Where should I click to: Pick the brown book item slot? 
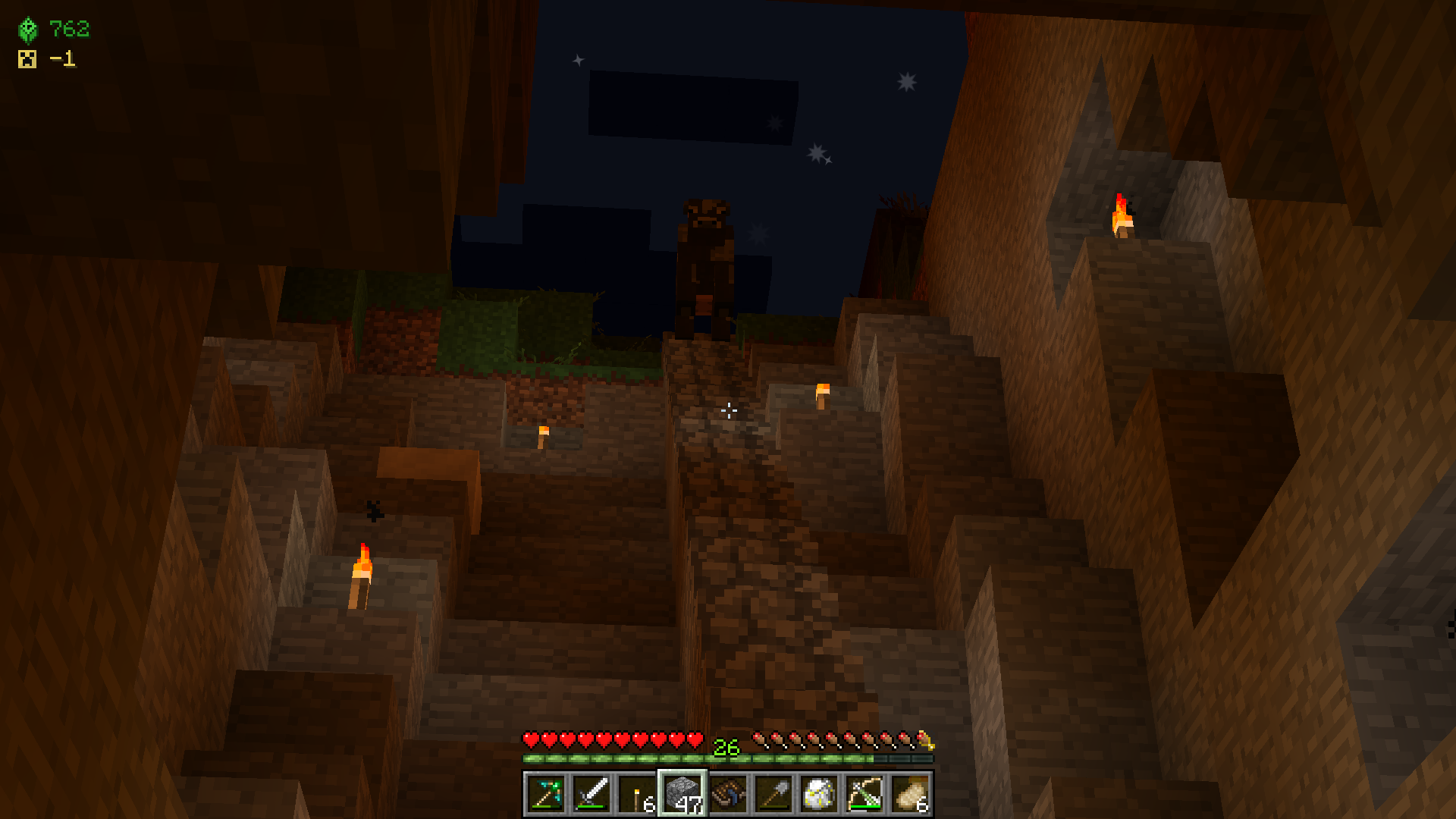[x=728, y=794]
